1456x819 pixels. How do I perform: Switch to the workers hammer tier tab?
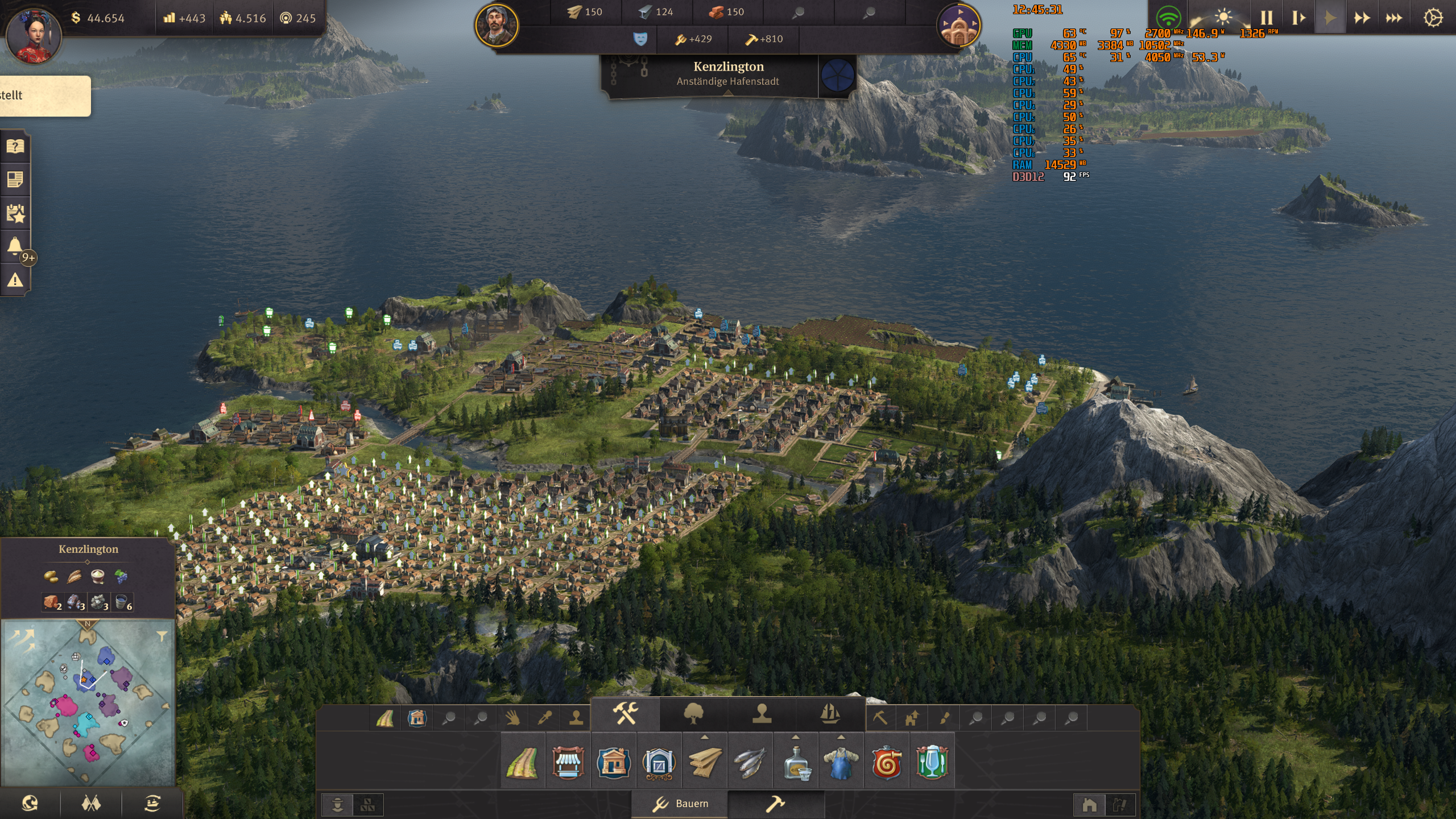pos(775,804)
